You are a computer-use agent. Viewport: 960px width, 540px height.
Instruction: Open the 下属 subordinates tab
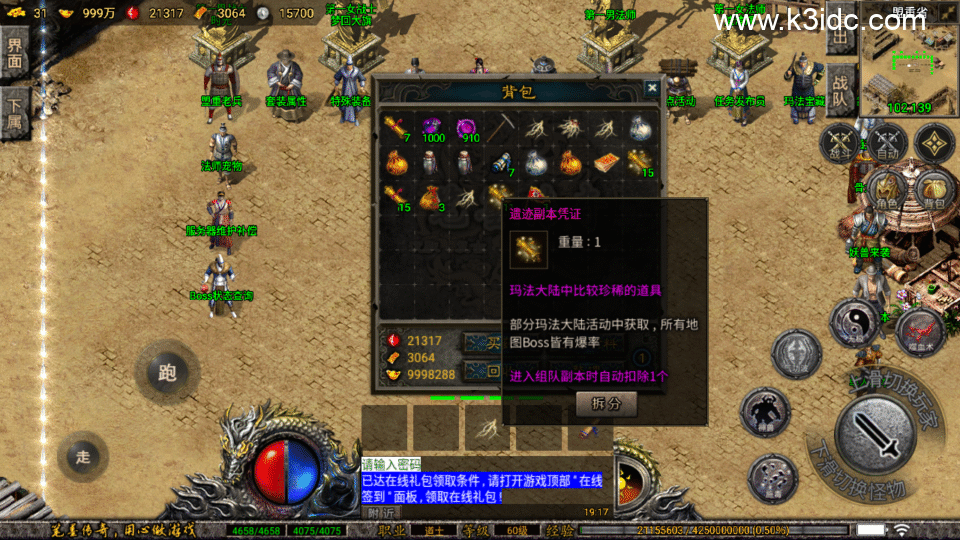coord(14,112)
